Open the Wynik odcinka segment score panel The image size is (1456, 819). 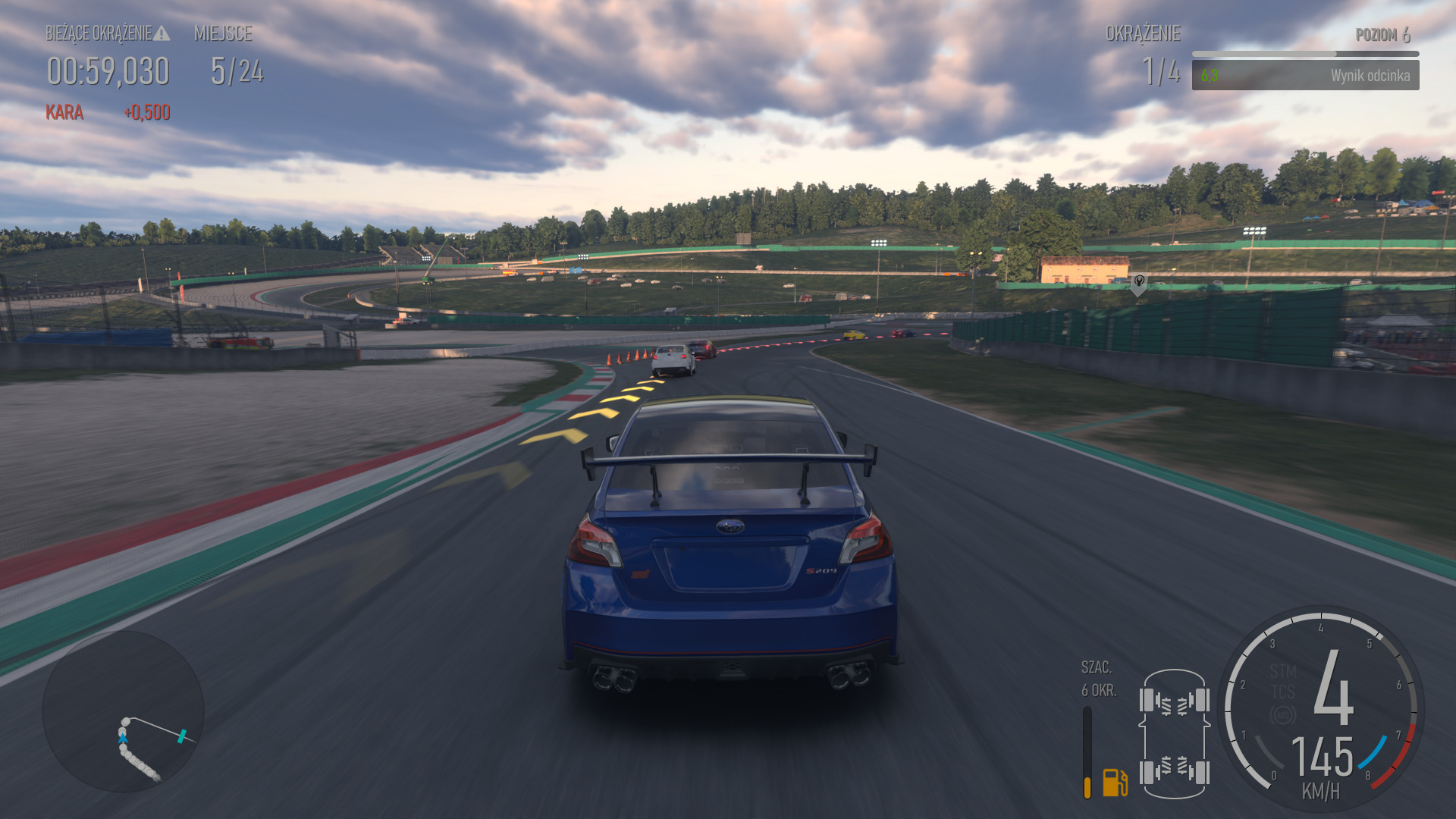pos(1305,75)
